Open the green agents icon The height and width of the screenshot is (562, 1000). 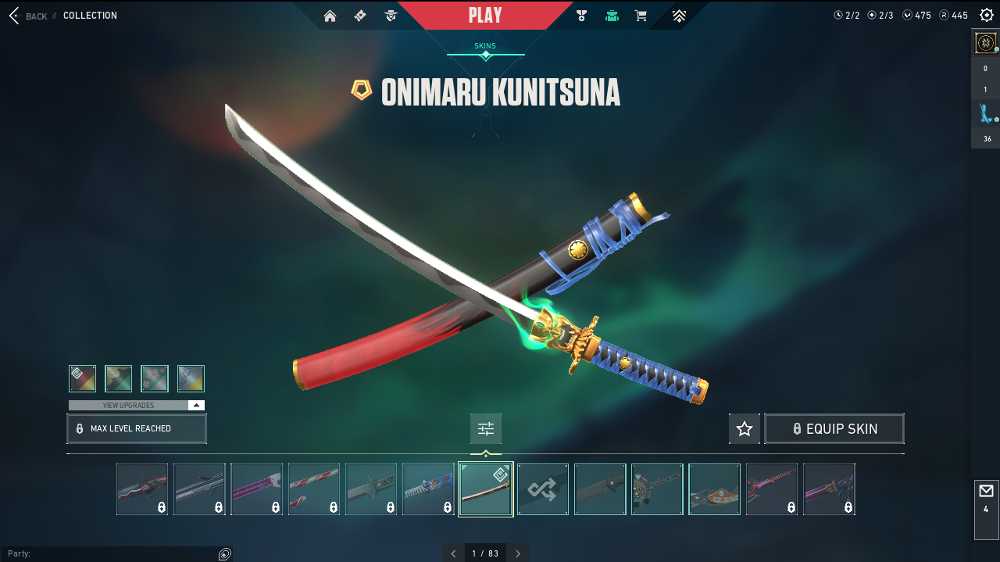[612, 16]
